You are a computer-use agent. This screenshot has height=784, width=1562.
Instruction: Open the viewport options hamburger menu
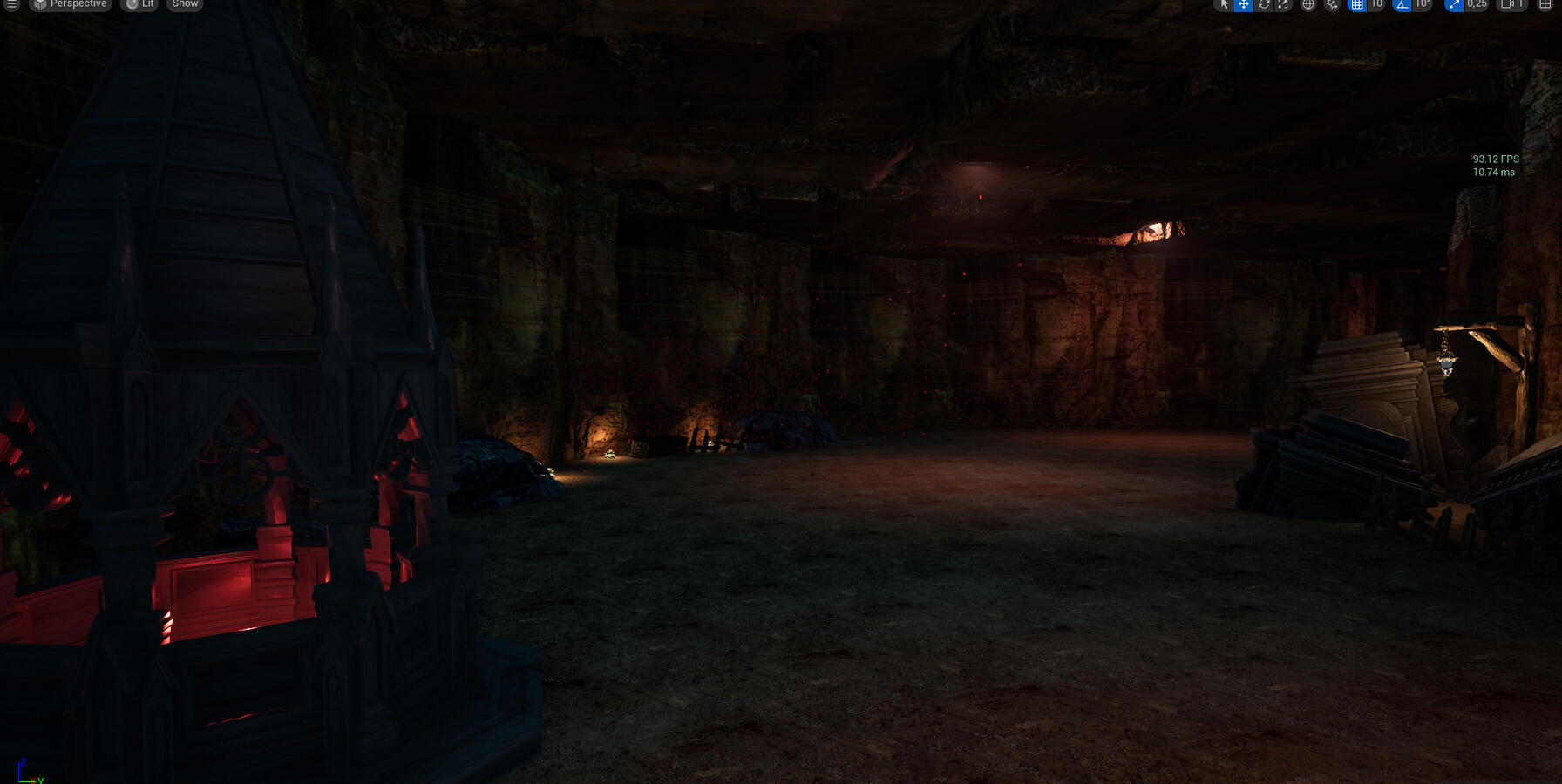[12, 4]
